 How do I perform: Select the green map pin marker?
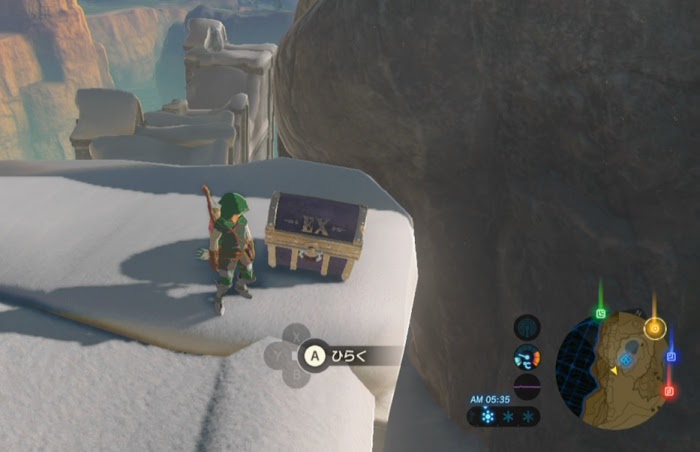pos(601,313)
